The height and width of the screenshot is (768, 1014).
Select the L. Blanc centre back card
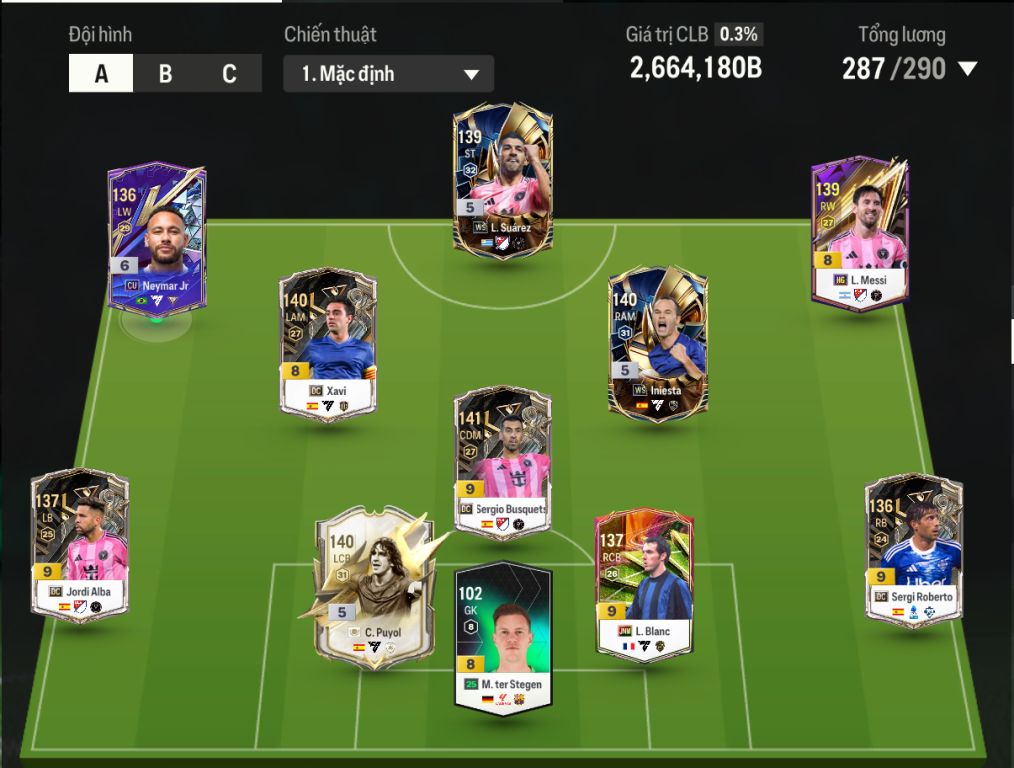644,584
